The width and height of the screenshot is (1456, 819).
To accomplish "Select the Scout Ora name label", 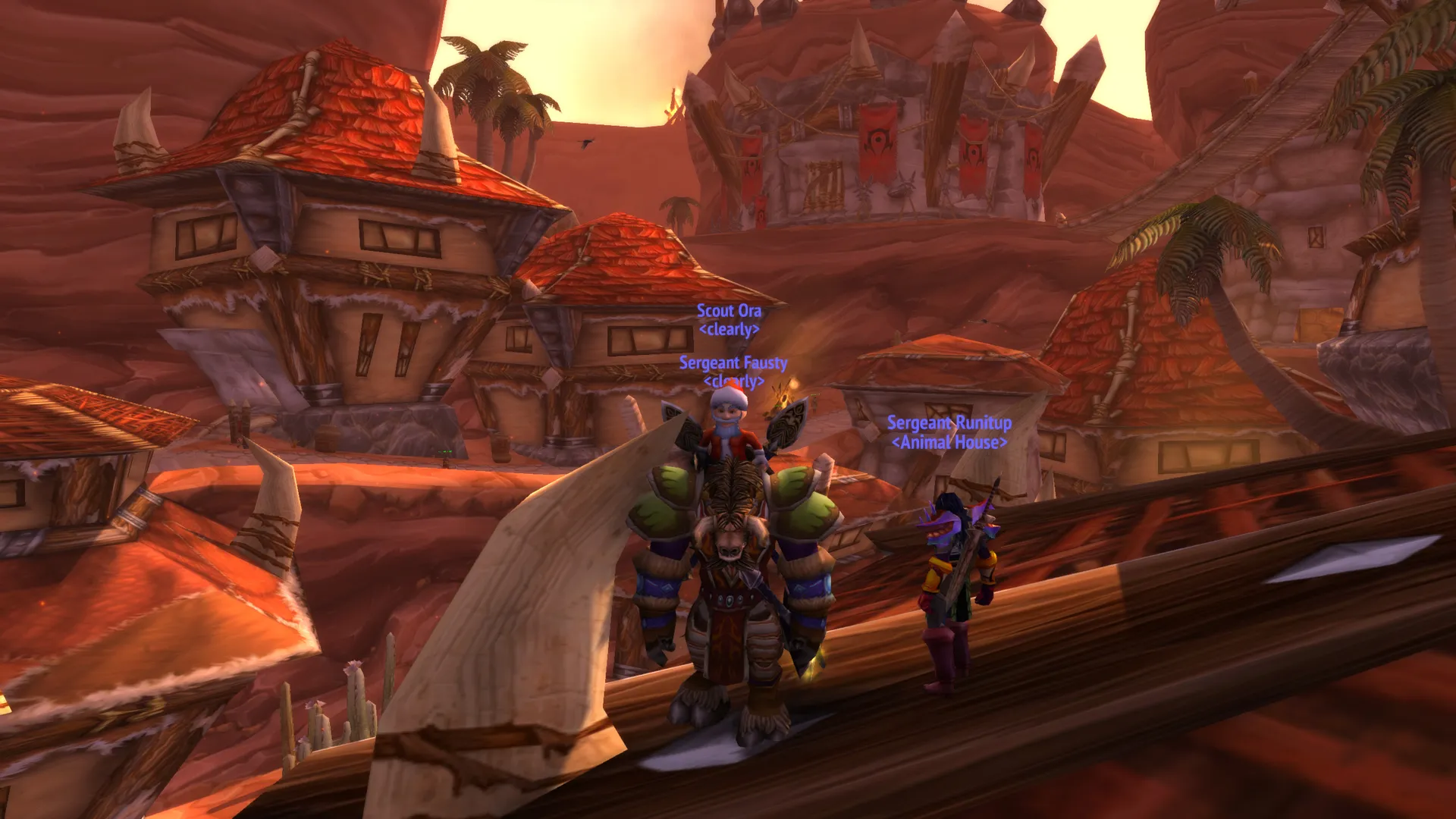I will [729, 311].
